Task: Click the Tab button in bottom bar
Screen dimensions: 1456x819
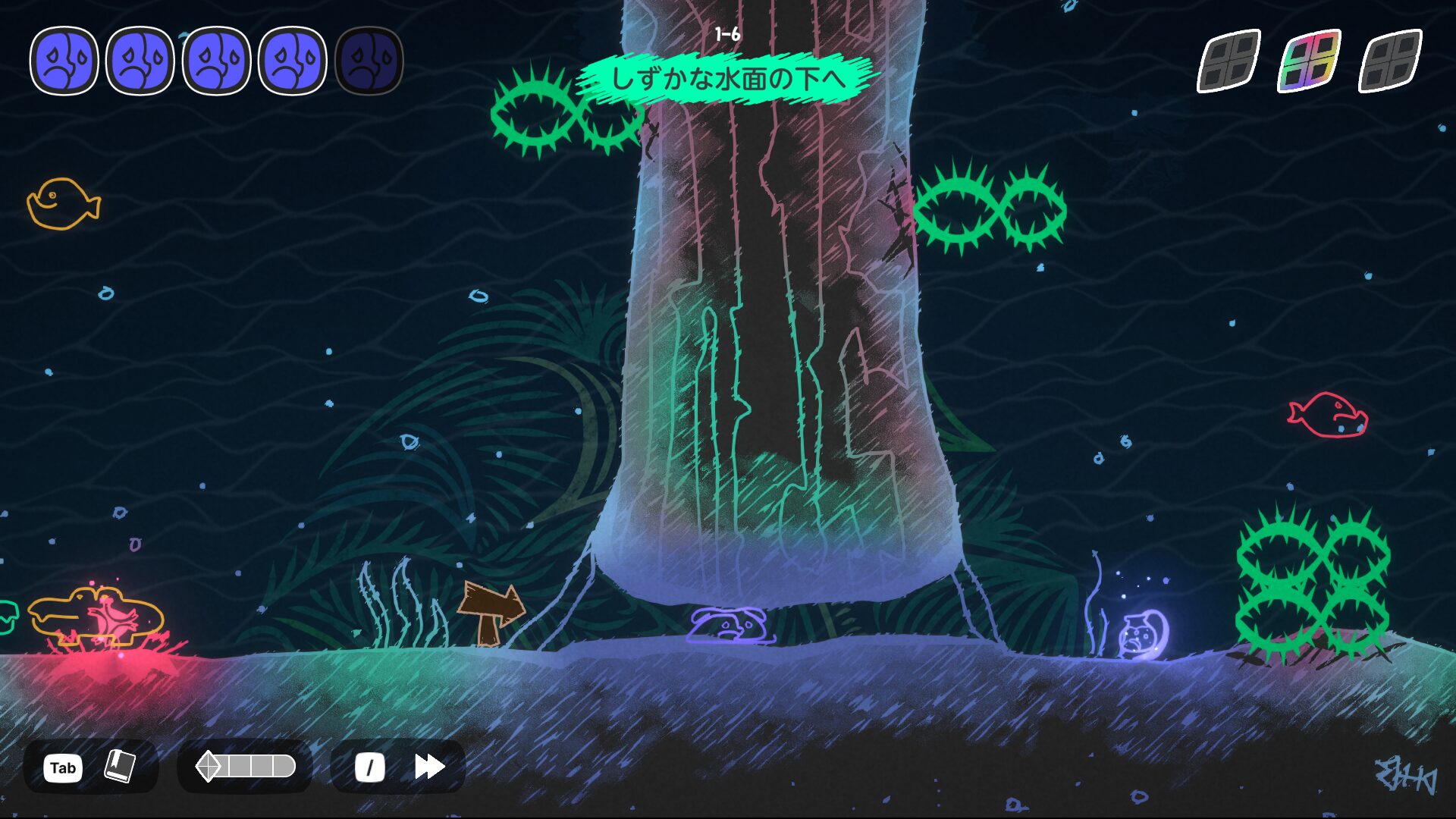Action: click(63, 767)
